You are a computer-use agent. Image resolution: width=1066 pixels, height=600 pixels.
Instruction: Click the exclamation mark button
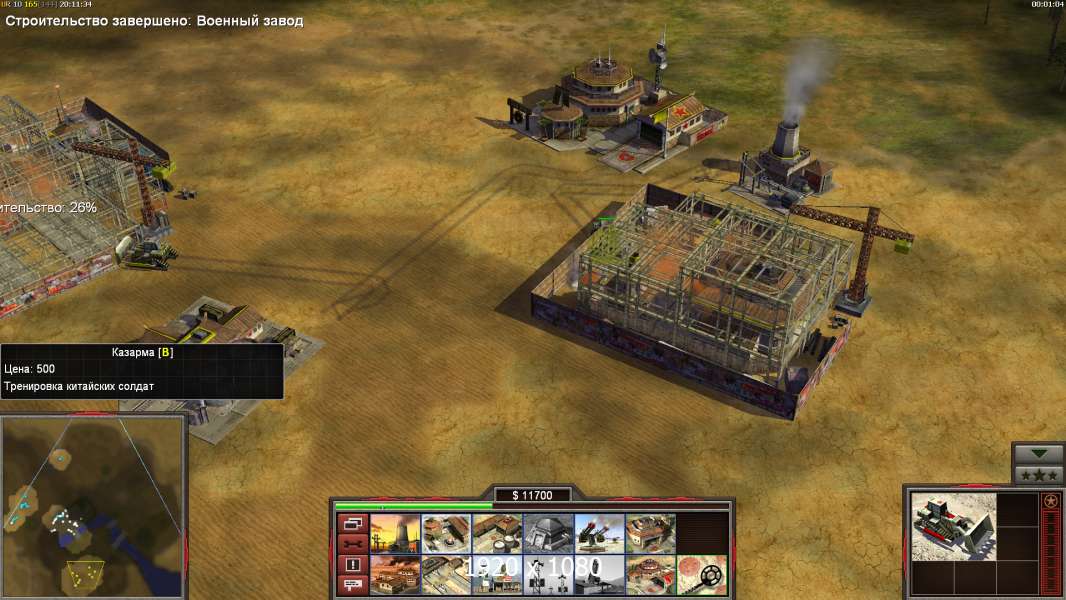(x=353, y=565)
